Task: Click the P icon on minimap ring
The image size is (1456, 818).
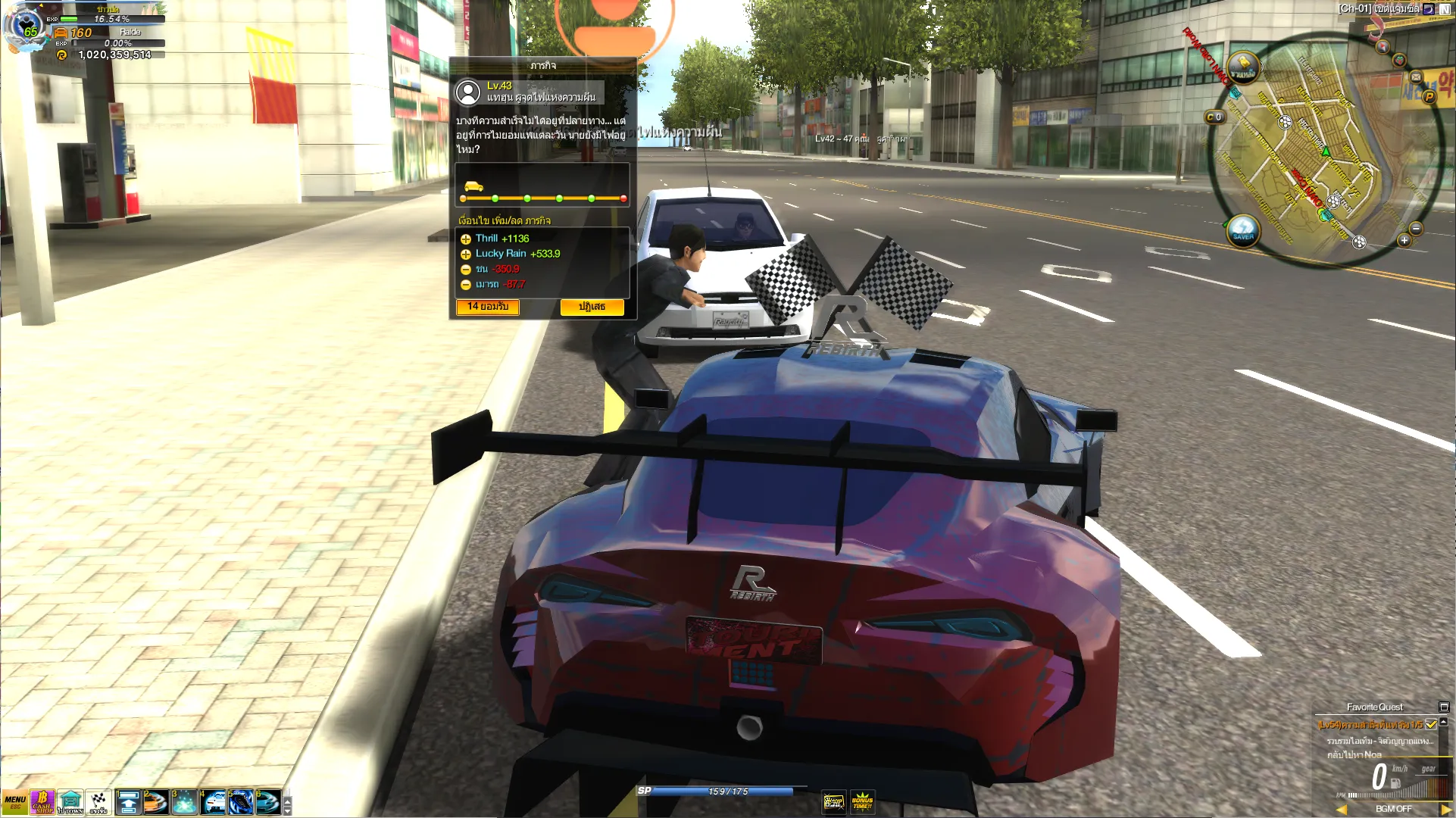Action: click(1429, 96)
